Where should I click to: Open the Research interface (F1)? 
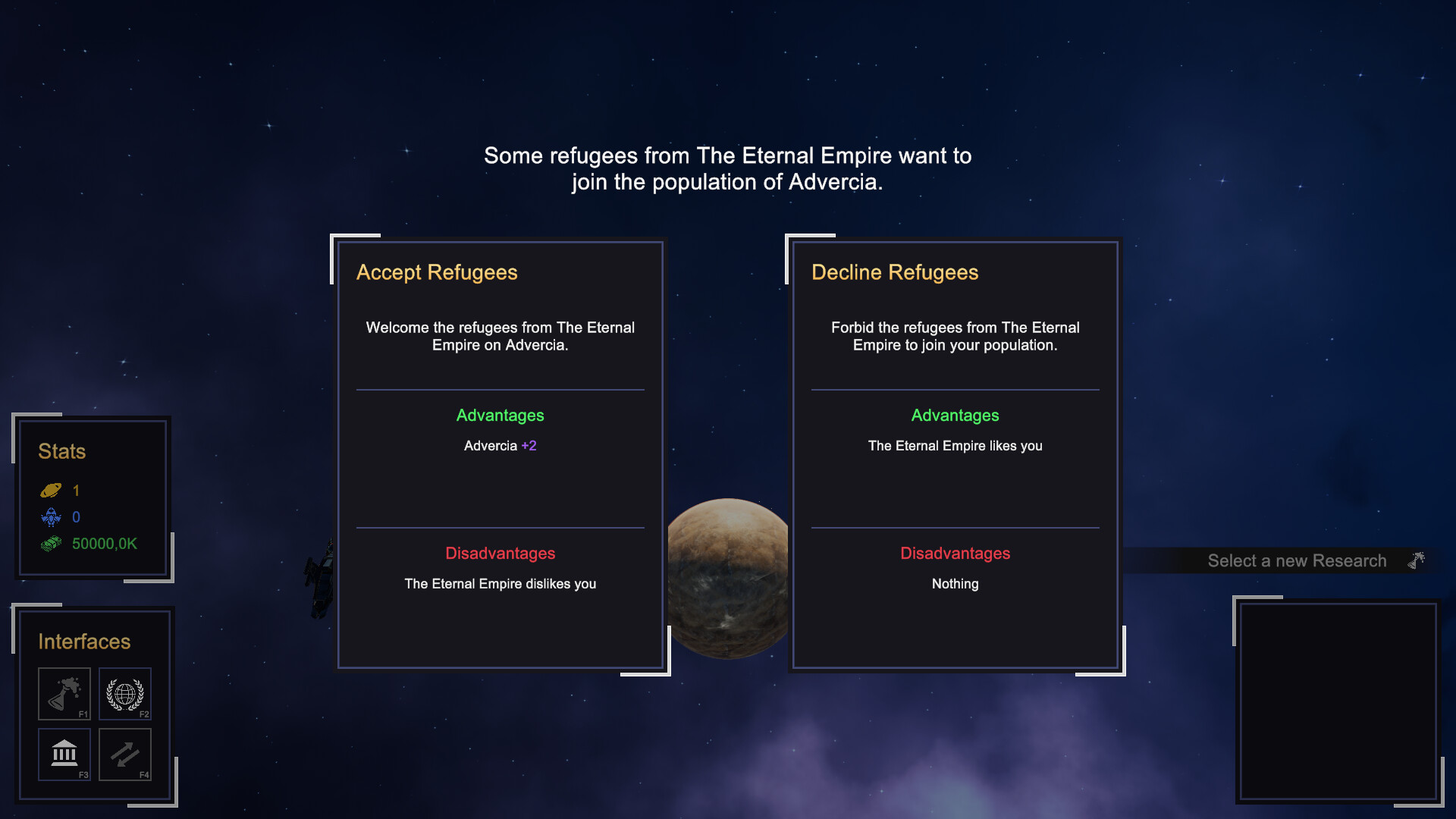coord(64,693)
